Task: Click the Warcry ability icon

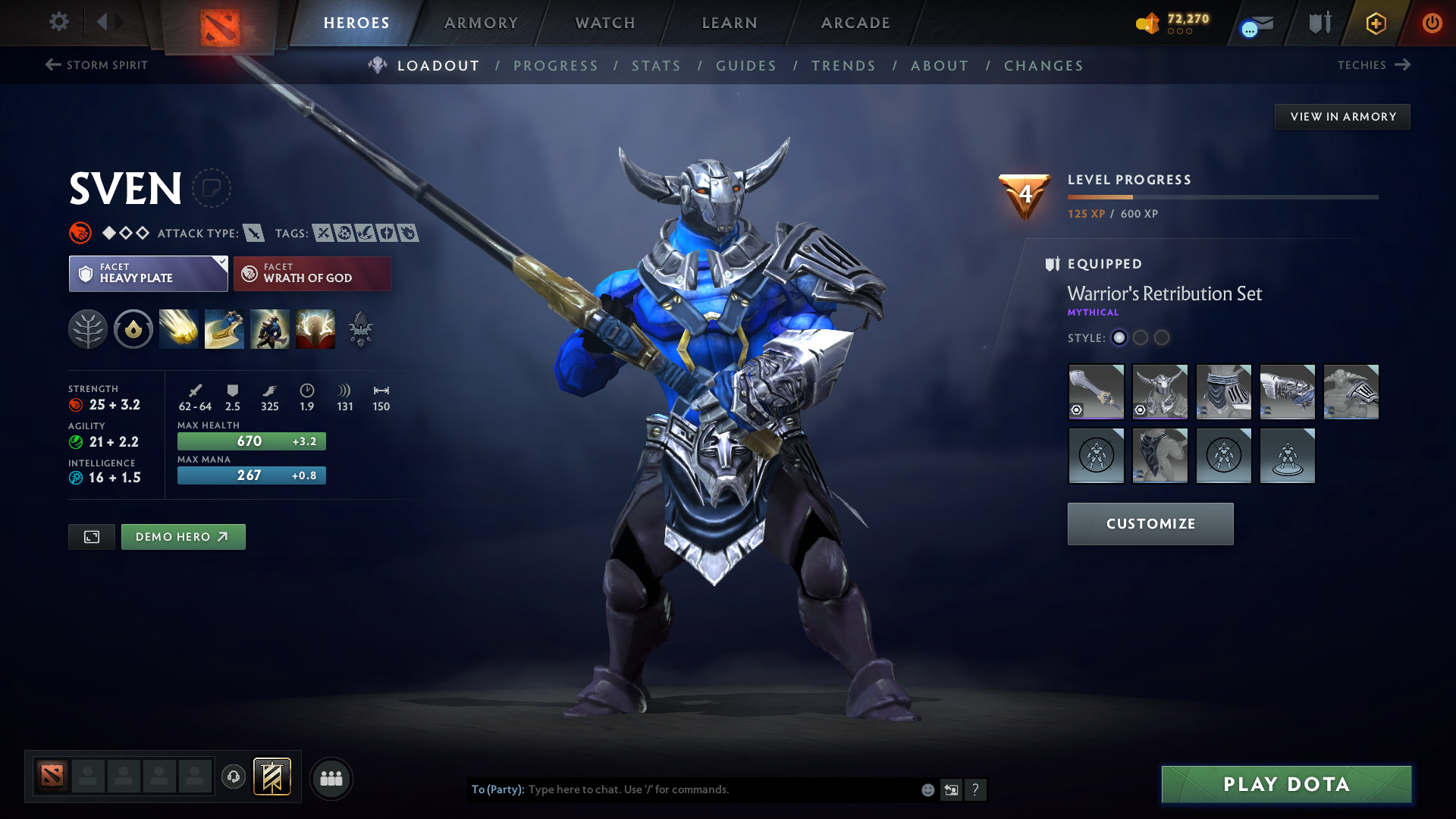Action: click(269, 329)
